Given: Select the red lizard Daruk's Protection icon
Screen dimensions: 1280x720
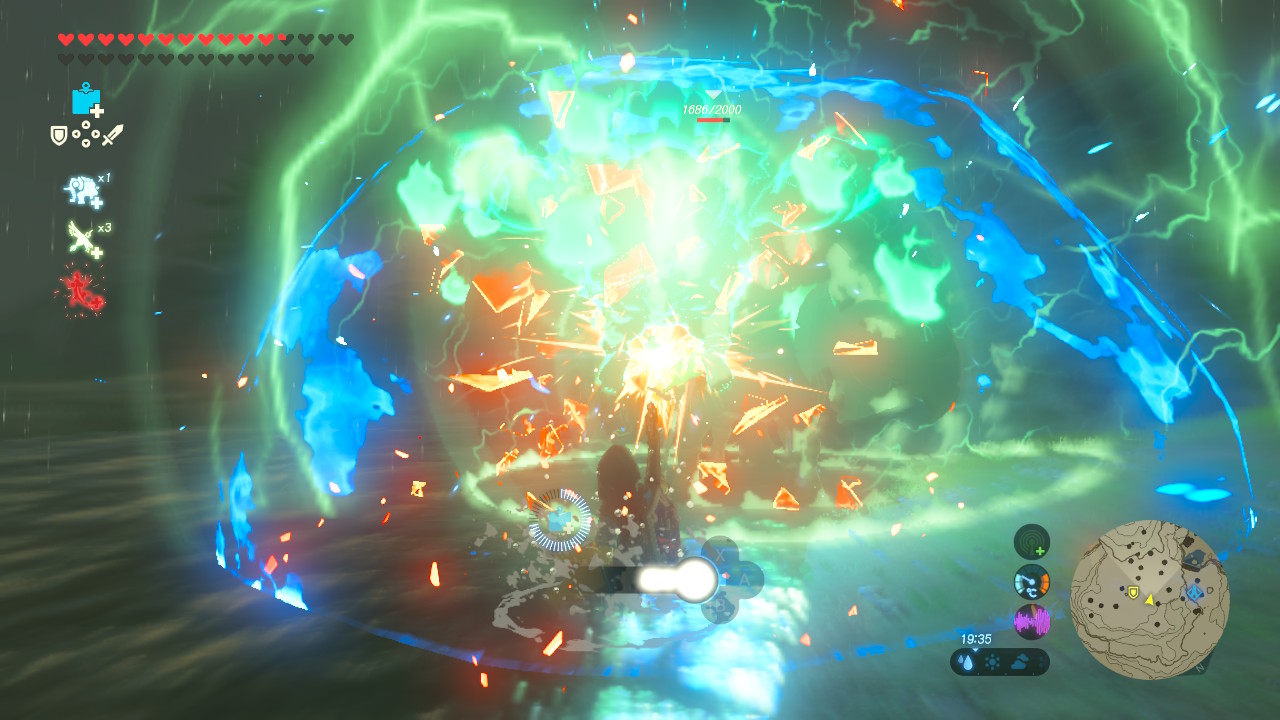Looking at the screenshot, I should (x=80, y=290).
